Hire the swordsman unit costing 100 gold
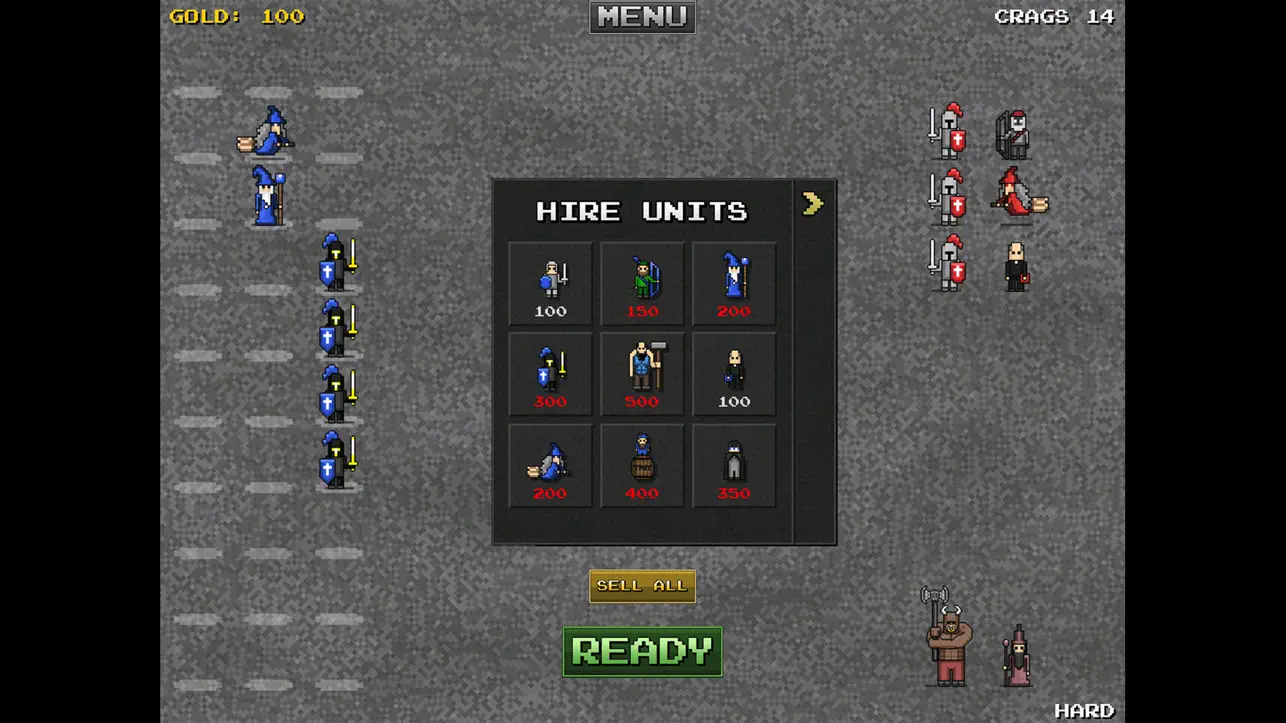1286x723 pixels. click(549, 283)
